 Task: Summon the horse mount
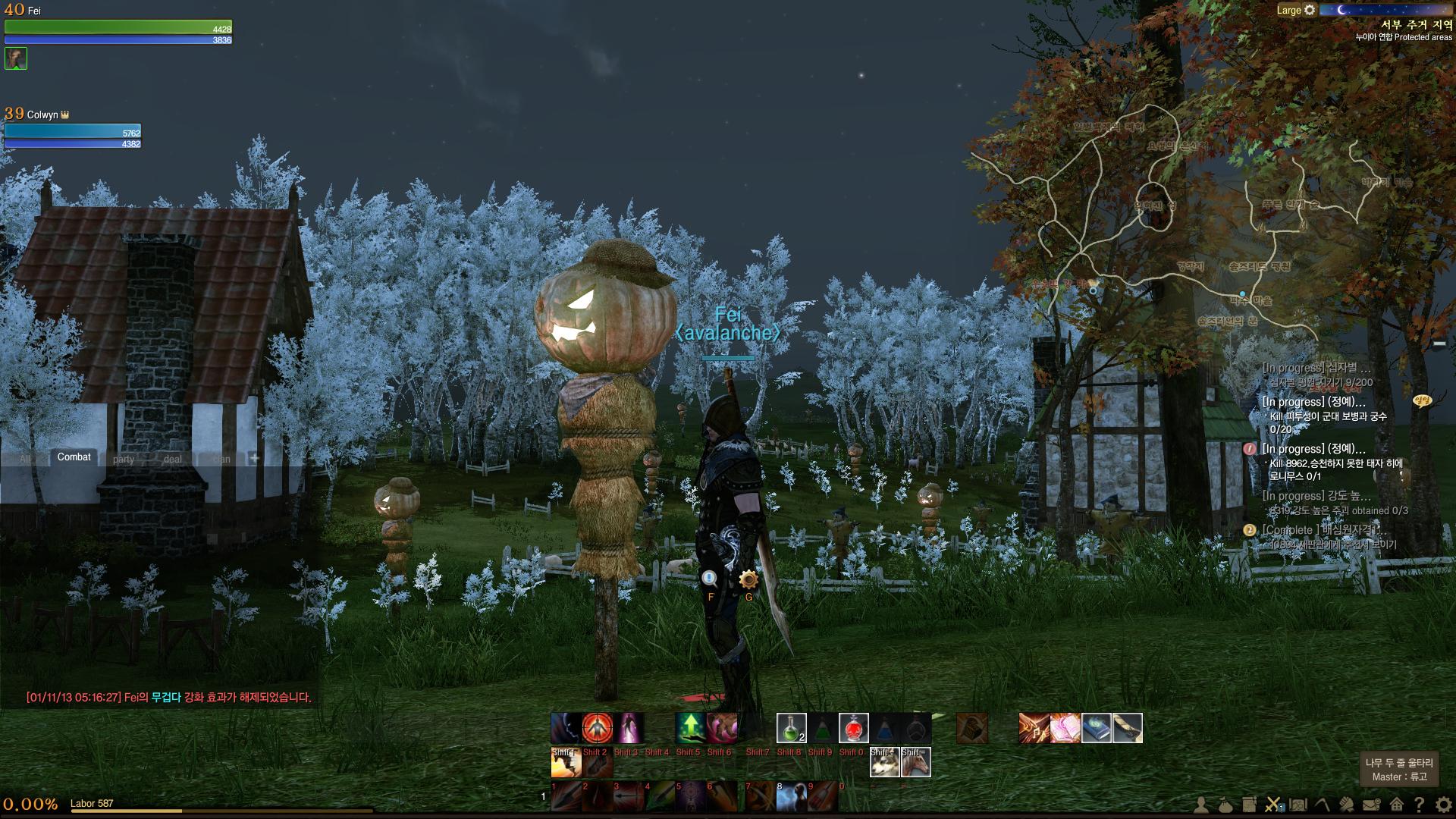click(x=916, y=762)
